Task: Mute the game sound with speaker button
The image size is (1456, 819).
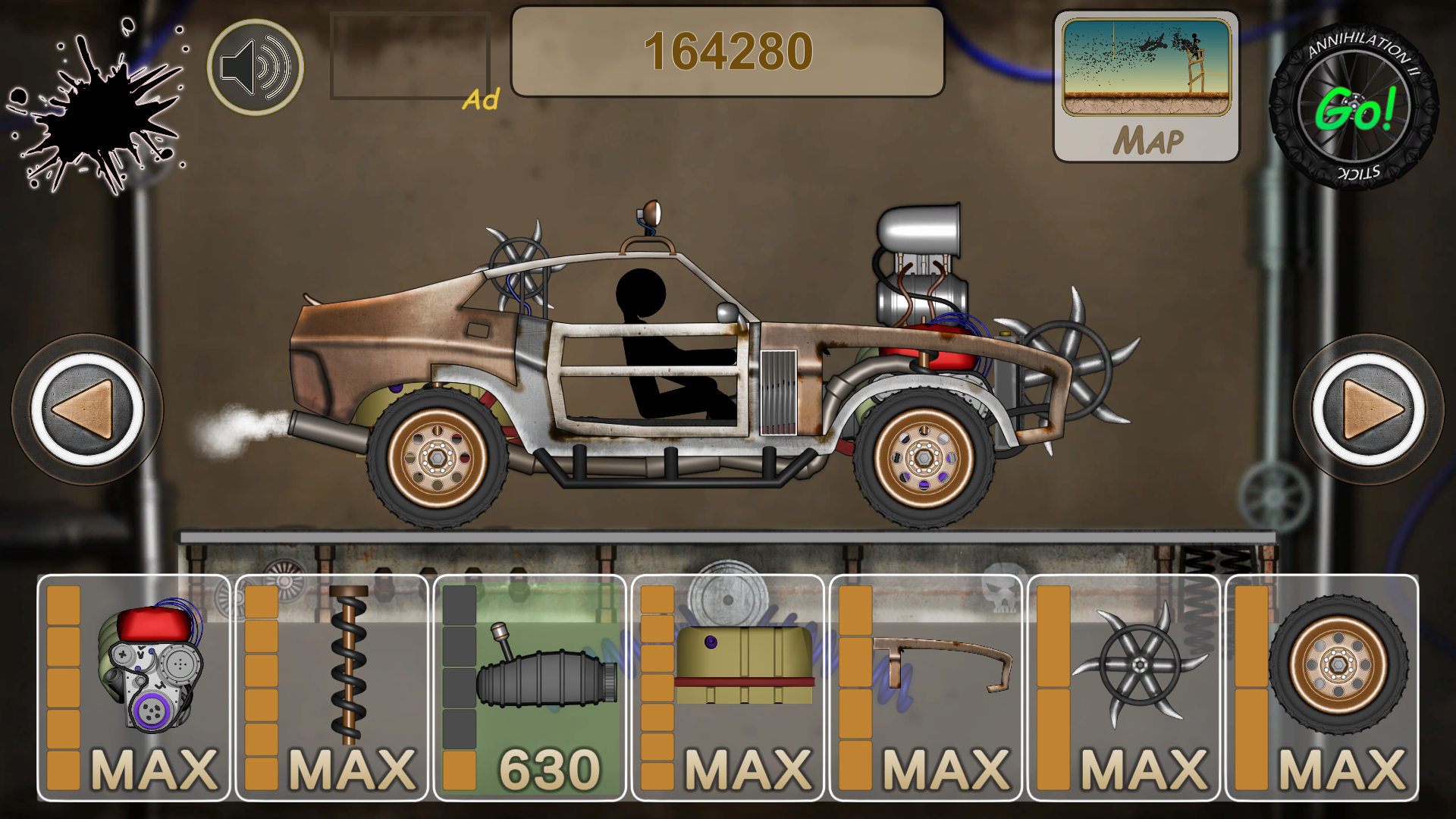Action: [x=256, y=67]
